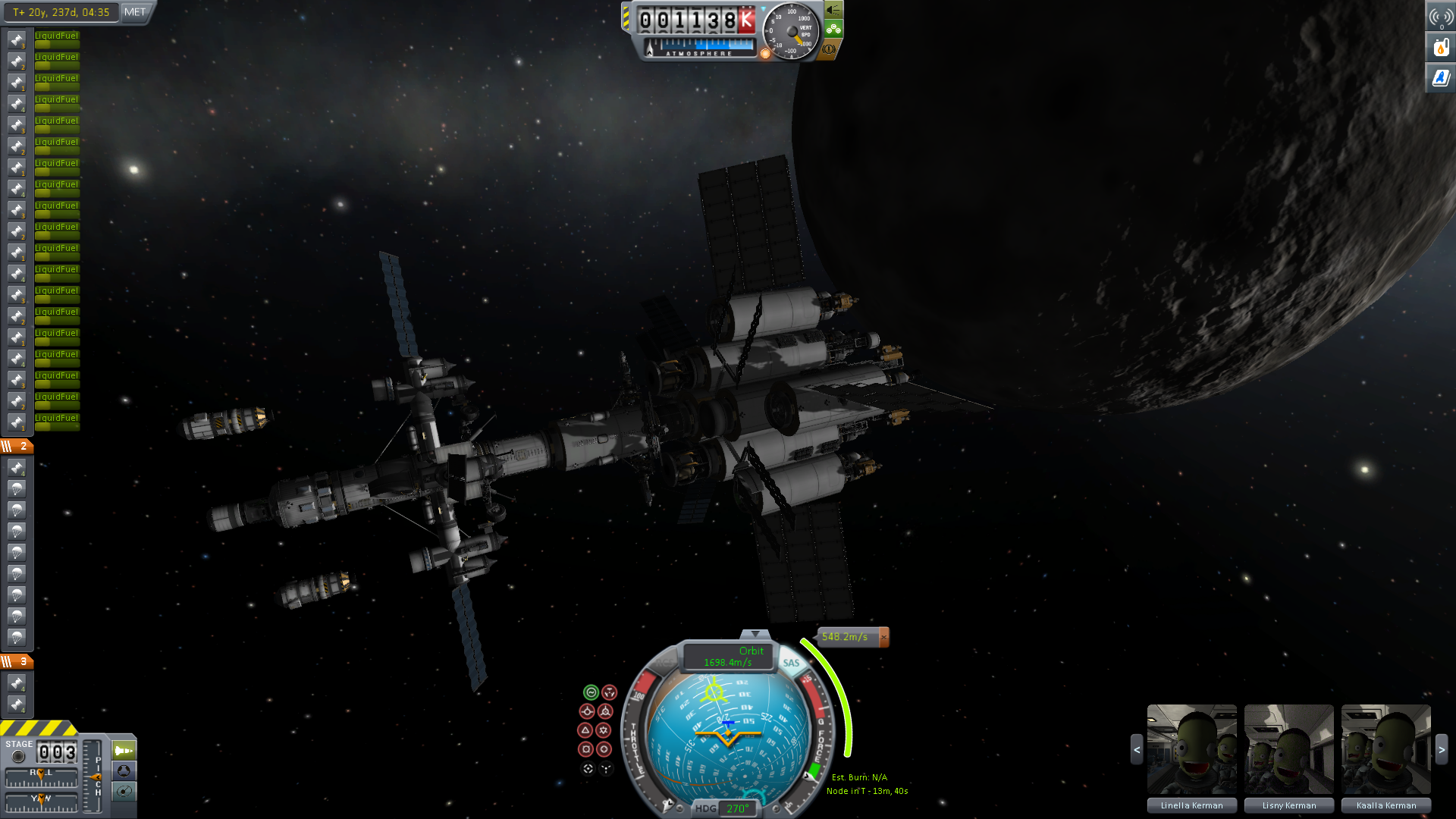The height and width of the screenshot is (819, 1456).
Task: Select Linella Kerman's portrait
Action: coord(1191,749)
